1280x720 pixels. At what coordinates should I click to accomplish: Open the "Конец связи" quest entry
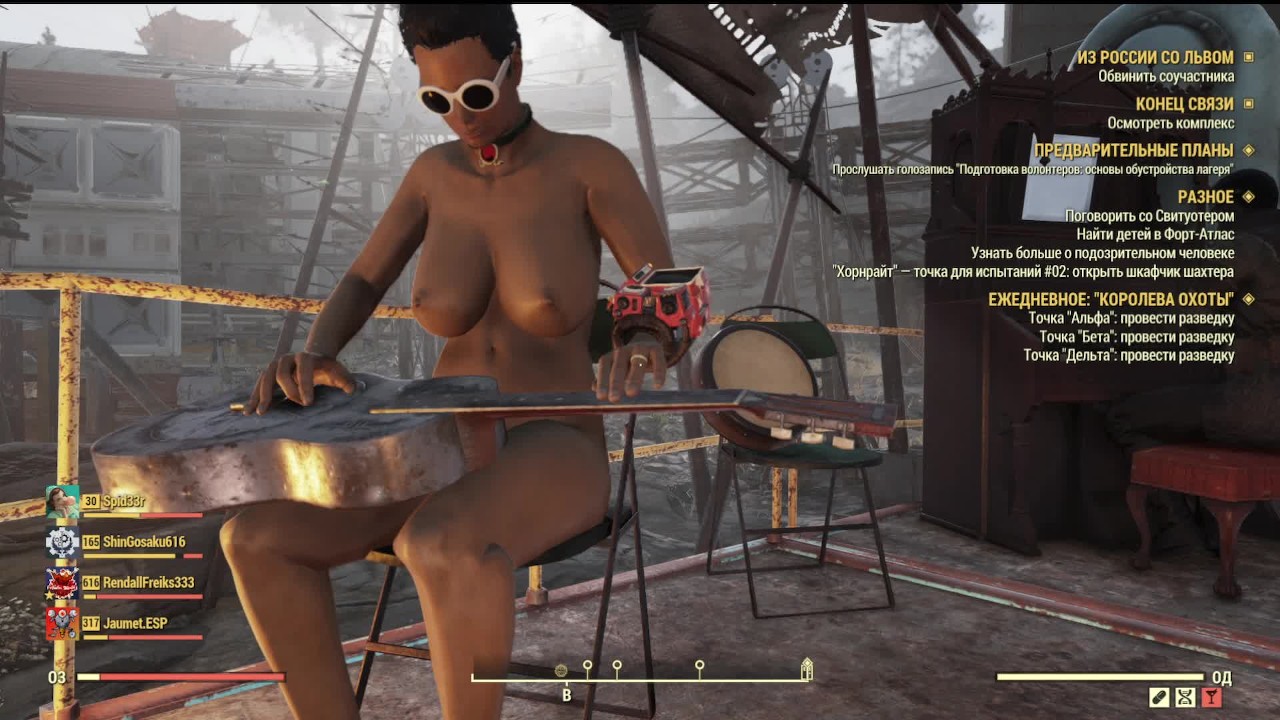1184,104
